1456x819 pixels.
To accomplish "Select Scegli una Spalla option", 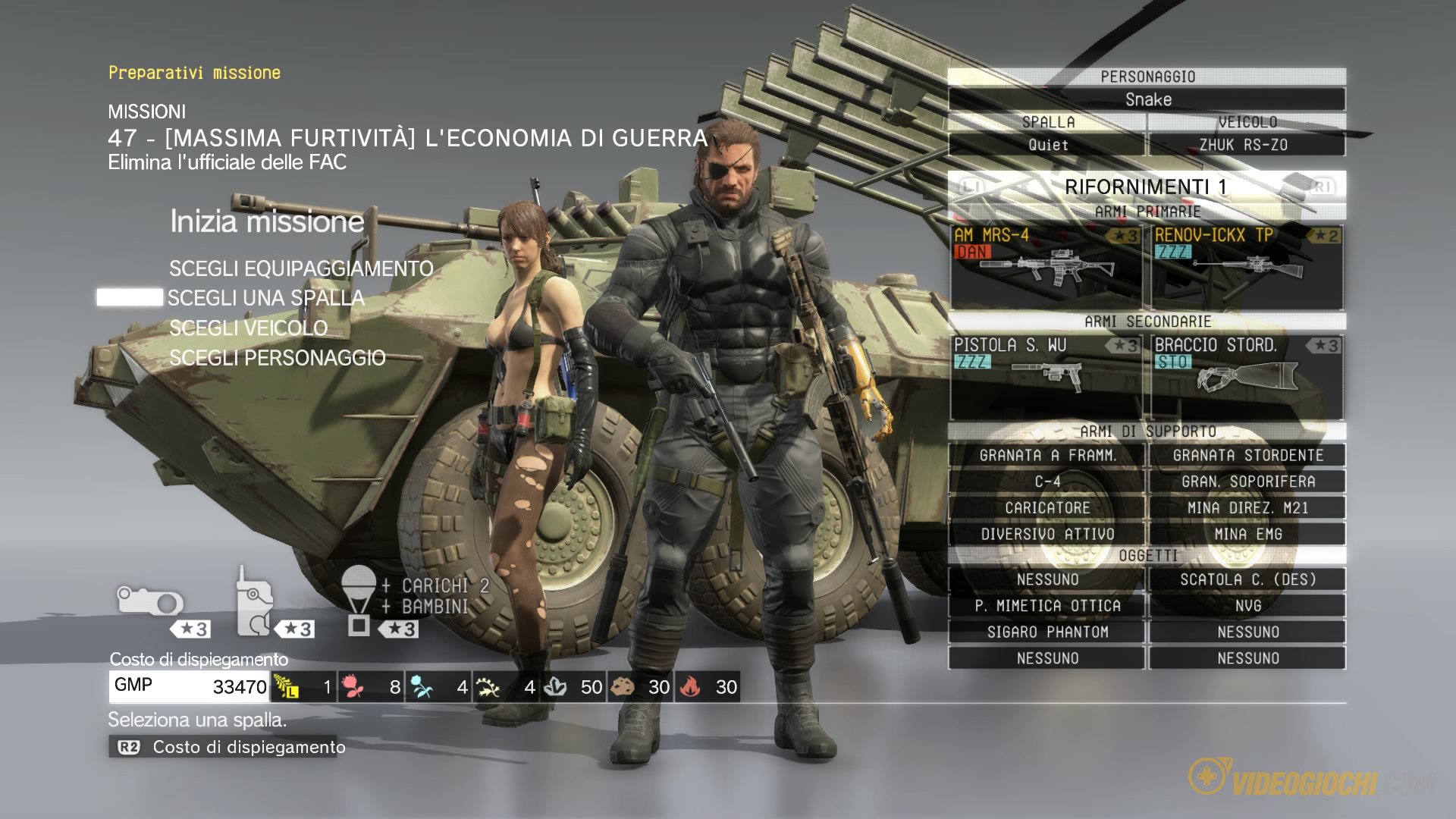I will point(265,298).
